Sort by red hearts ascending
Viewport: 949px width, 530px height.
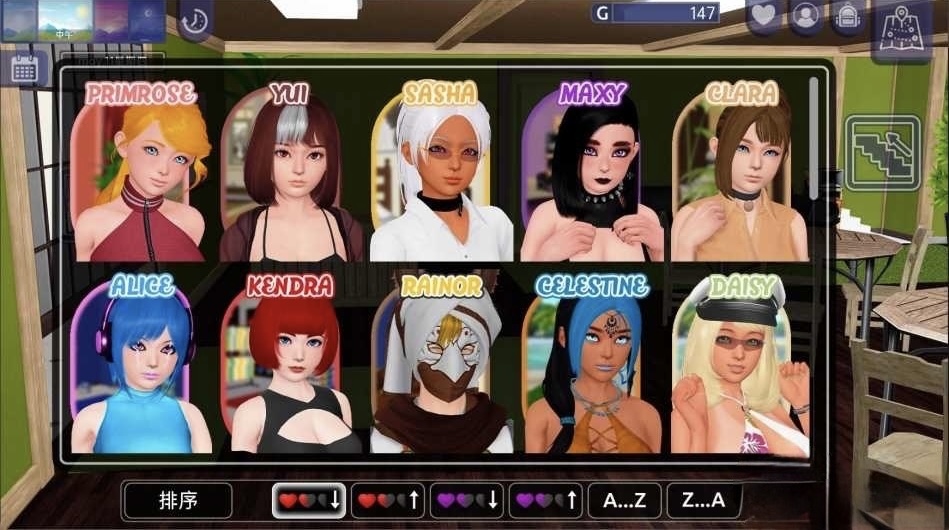pos(388,499)
